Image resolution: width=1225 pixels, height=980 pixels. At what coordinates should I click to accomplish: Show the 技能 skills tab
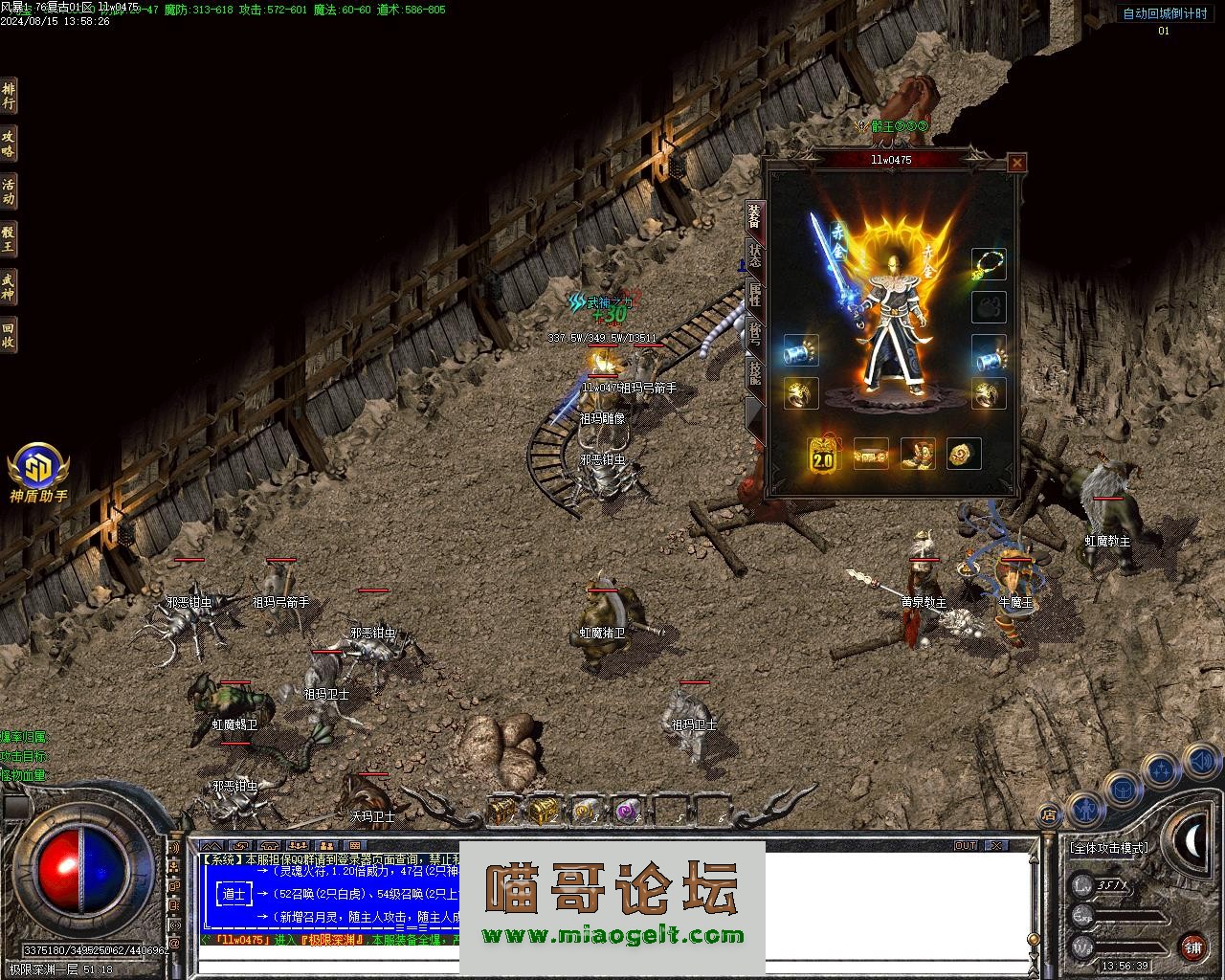(x=755, y=373)
